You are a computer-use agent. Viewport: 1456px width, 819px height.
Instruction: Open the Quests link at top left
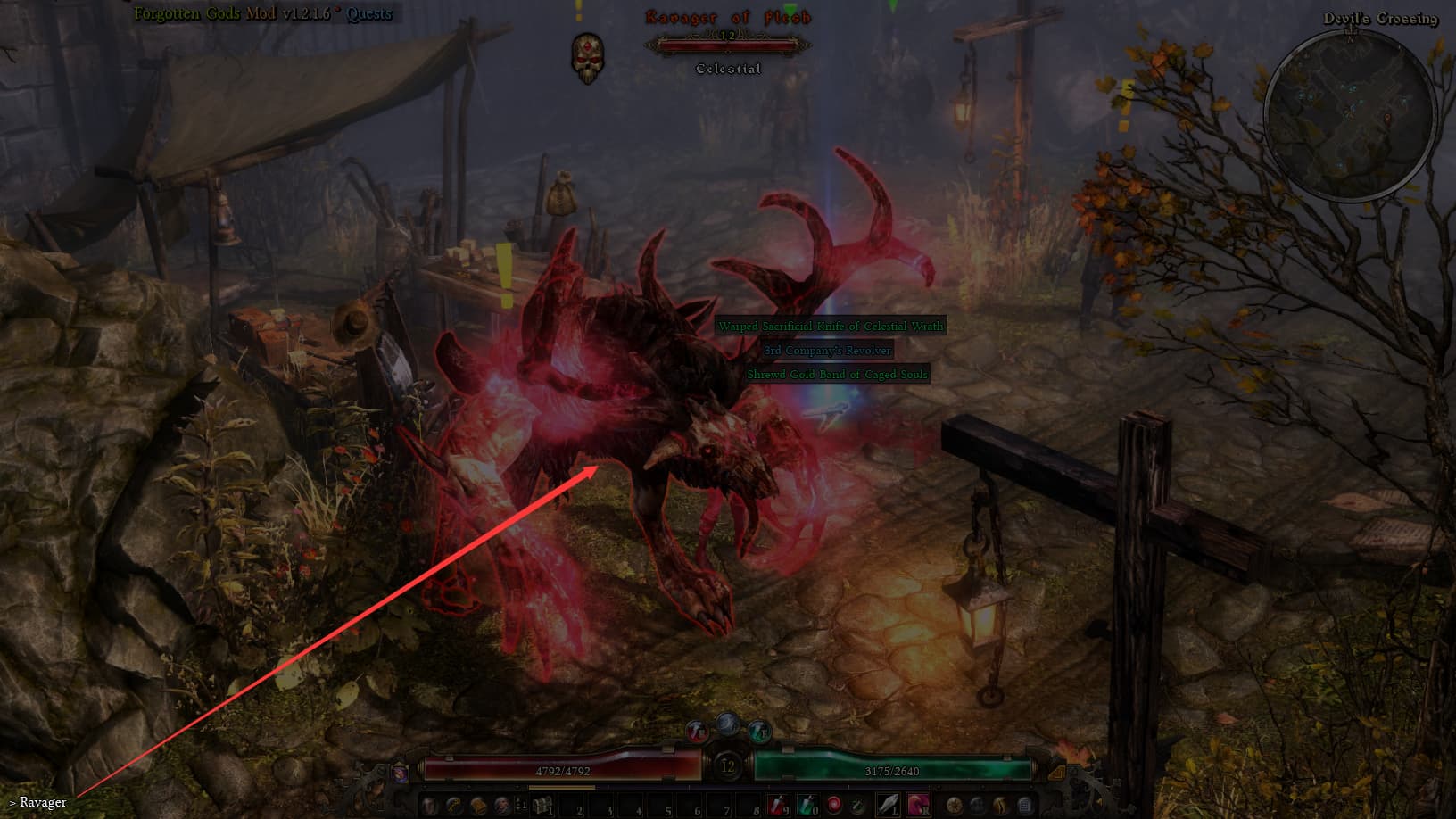click(x=369, y=14)
